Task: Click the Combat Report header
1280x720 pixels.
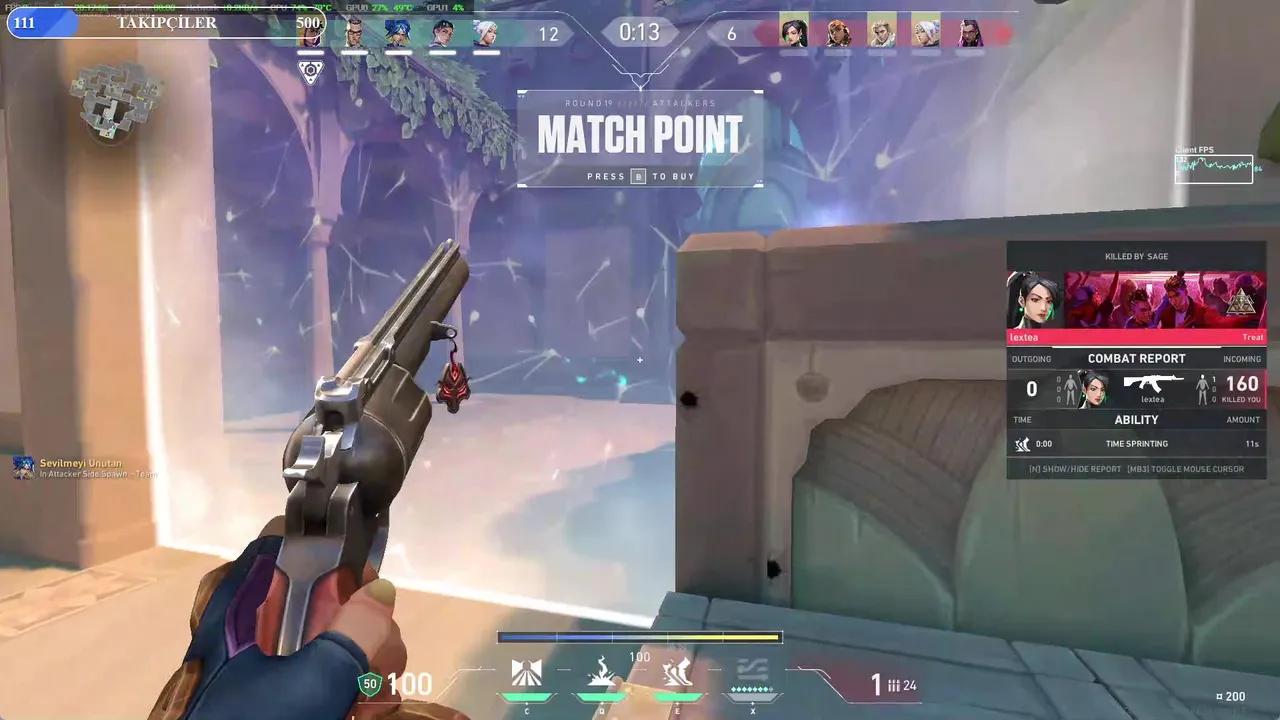Action: click(x=1137, y=358)
